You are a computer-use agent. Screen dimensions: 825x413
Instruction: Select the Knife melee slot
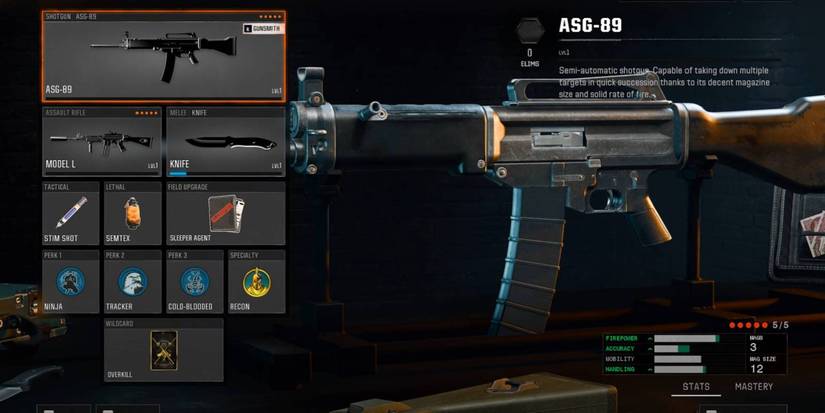225,142
